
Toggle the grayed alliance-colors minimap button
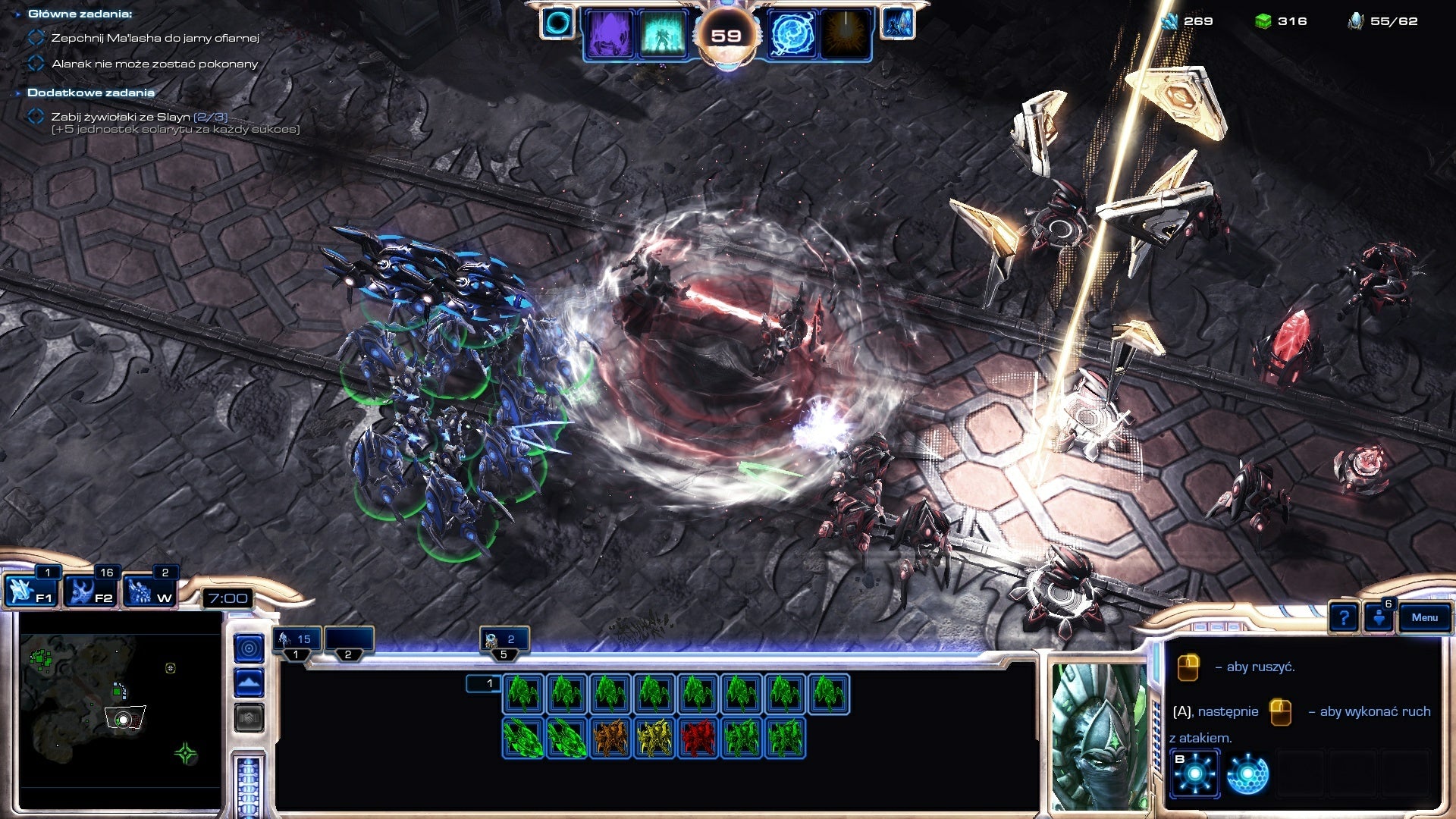[248, 717]
